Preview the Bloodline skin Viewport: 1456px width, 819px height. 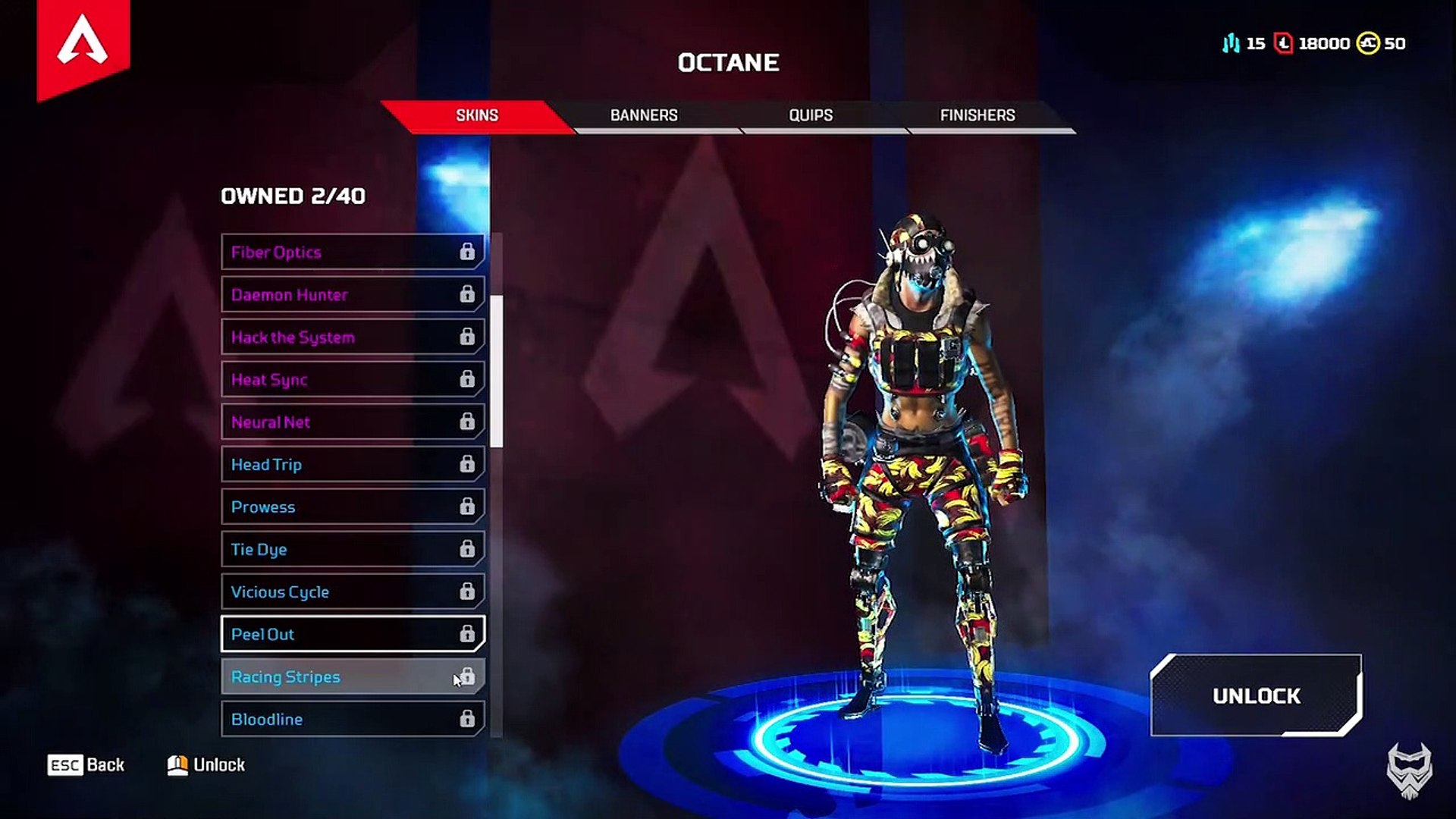[353, 719]
